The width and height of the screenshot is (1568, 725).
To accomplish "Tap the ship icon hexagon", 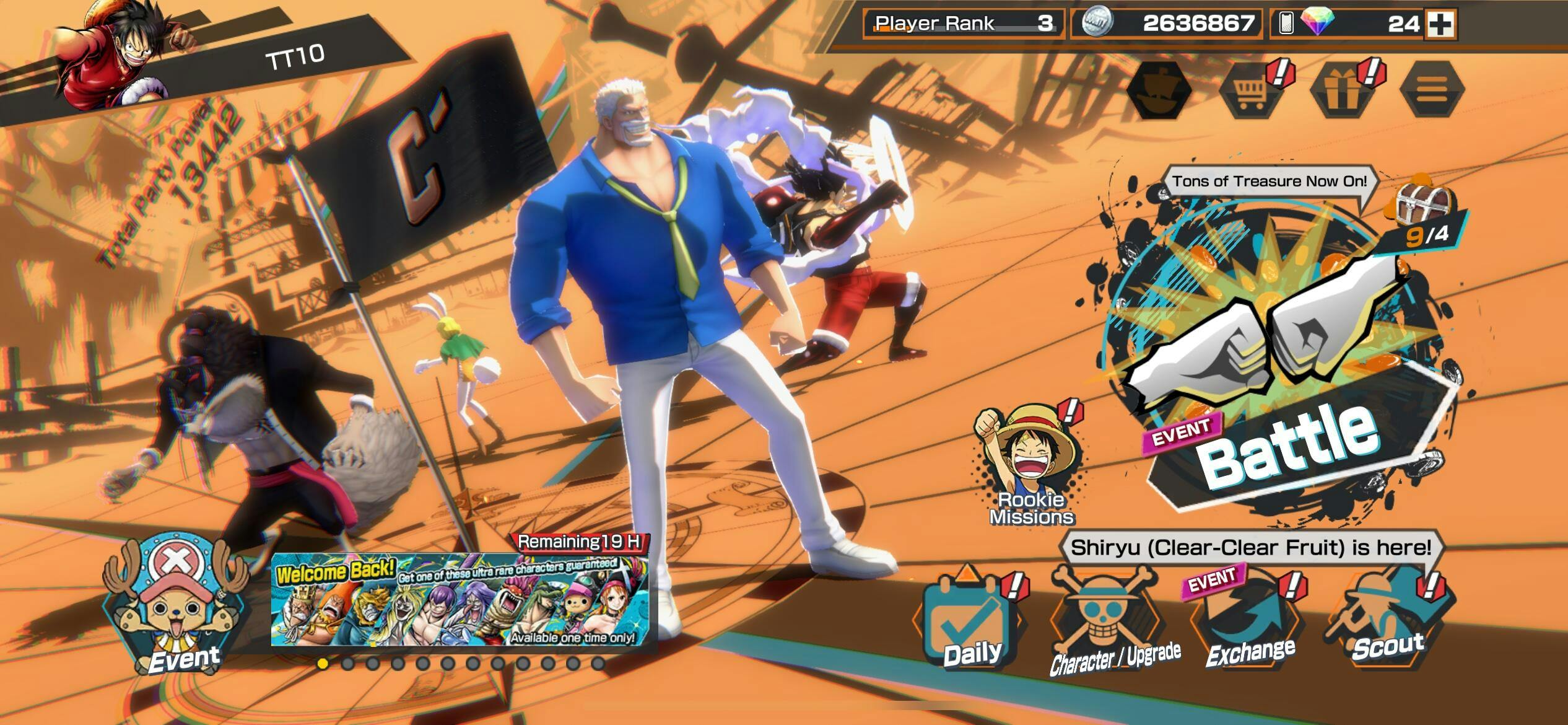I will tap(1159, 90).
